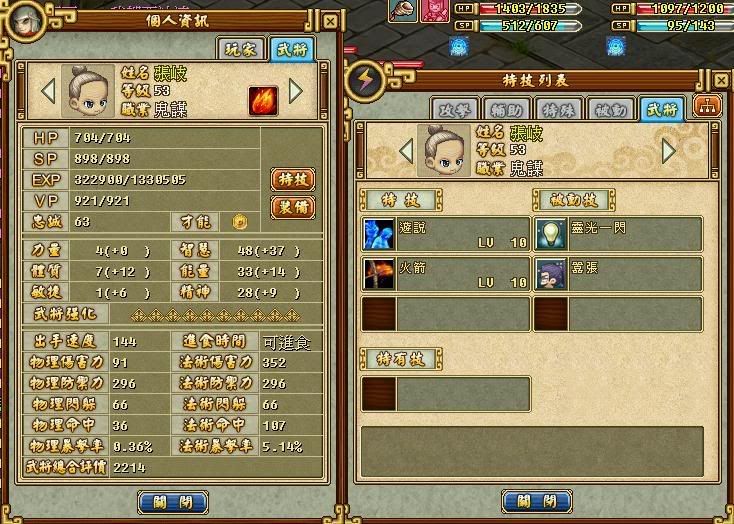The height and width of the screenshot is (524, 734).
Task: Click the 關閉 button under 武將綜合評價
Action: coord(172,502)
